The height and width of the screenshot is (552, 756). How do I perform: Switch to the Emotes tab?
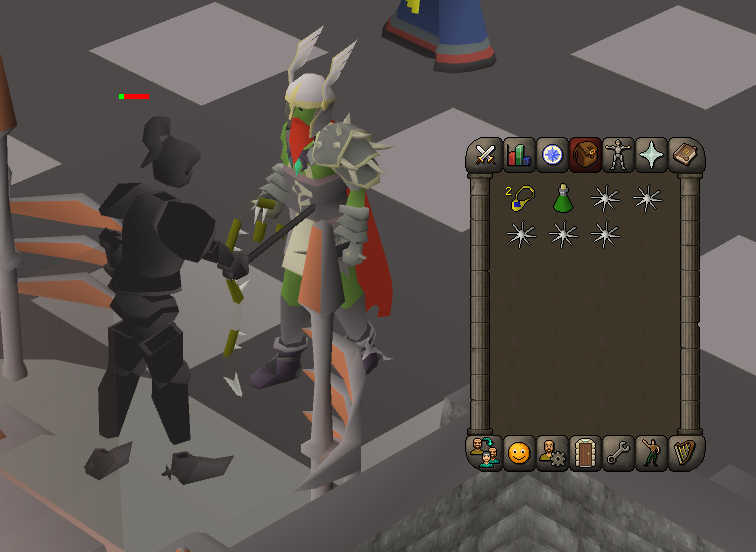tap(652, 451)
